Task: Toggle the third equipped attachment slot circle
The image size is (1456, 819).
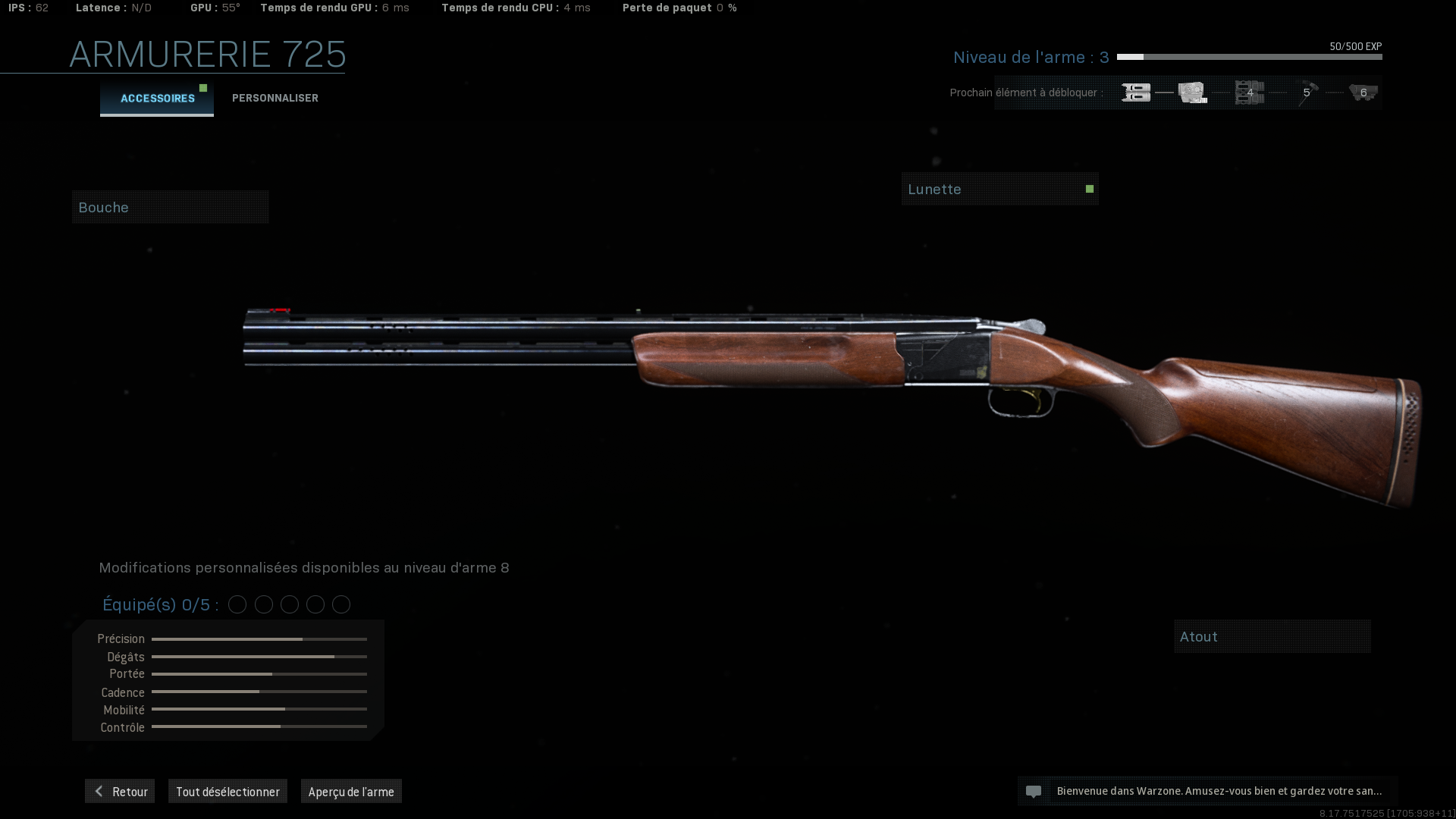Action: pyautogui.click(x=289, y=604)
